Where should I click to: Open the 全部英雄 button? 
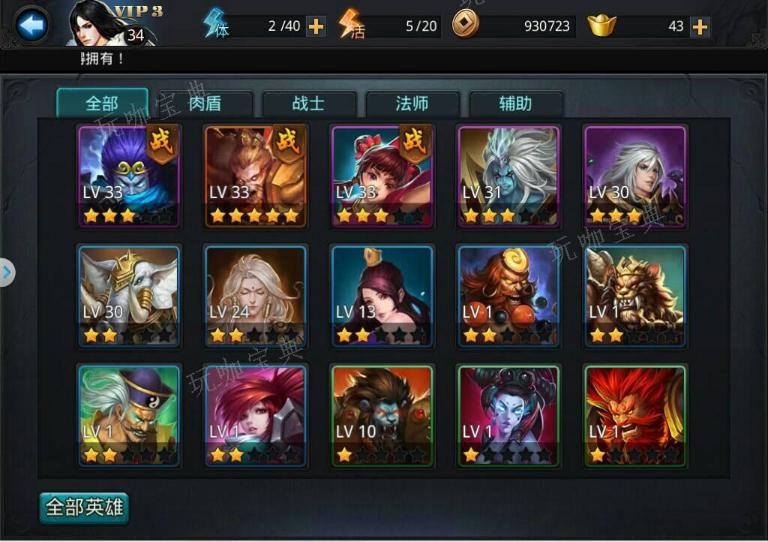pyautogui.click(x=85, y=507)
